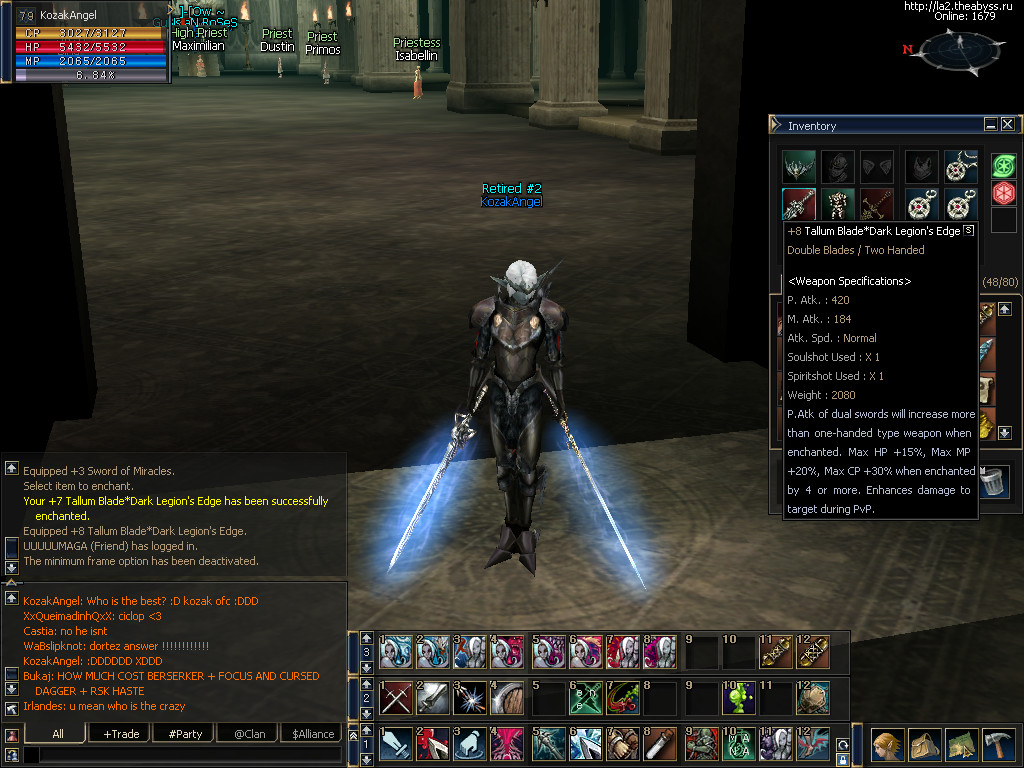The image size is (1024, 768).
Task: Select the equipped Tallum Blade weapon slot
Action: point(799,205)
